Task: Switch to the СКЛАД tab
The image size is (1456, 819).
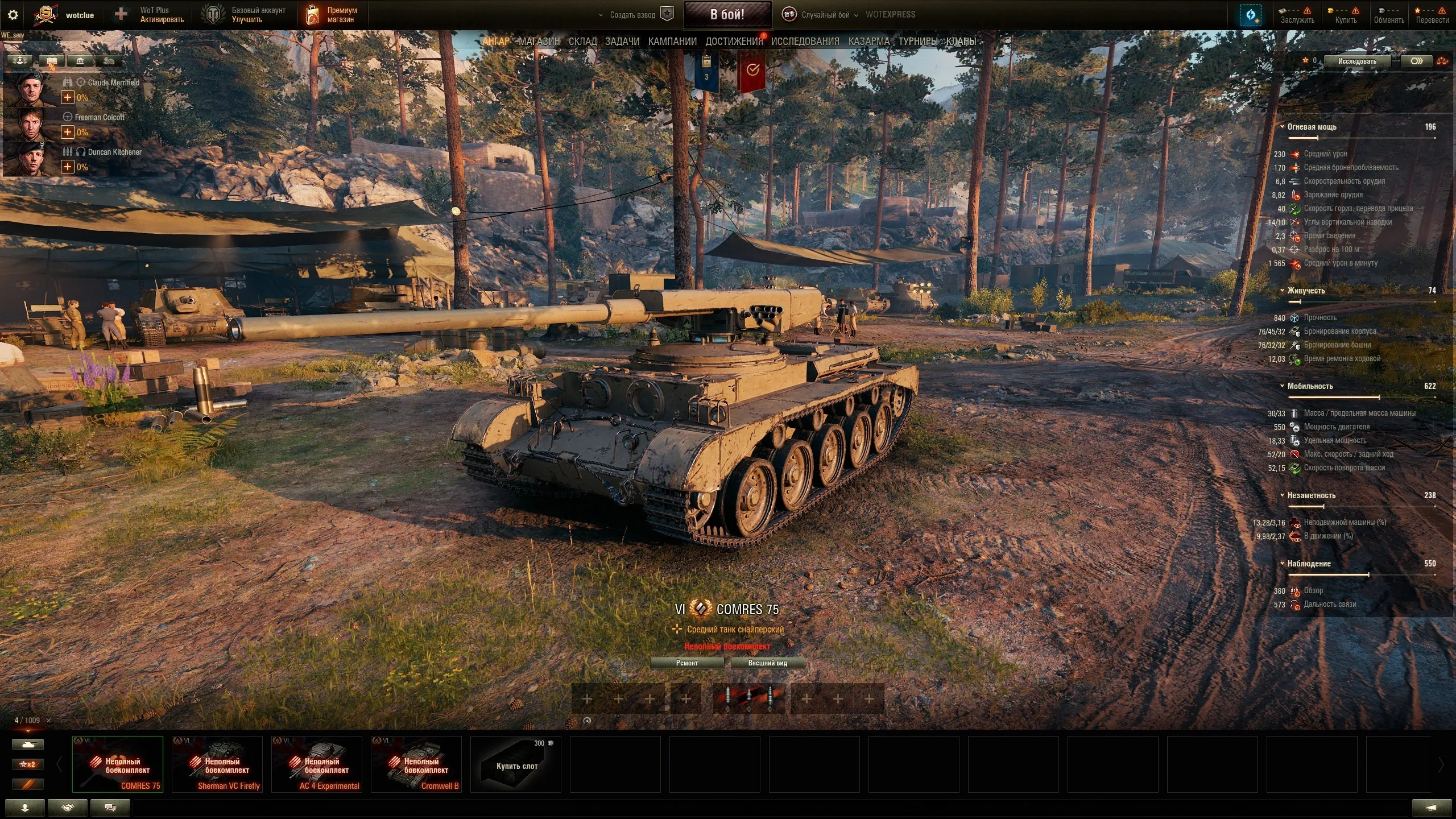Action: tap(582, 42)
